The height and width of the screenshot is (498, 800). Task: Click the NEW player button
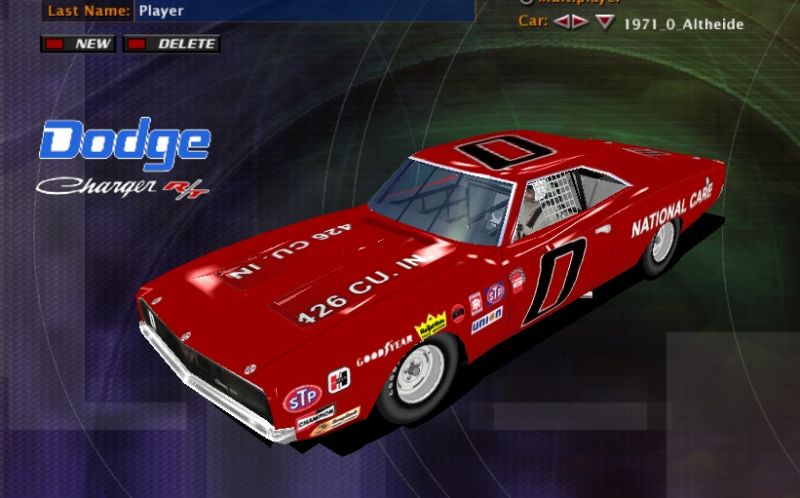tap(78, 44)
